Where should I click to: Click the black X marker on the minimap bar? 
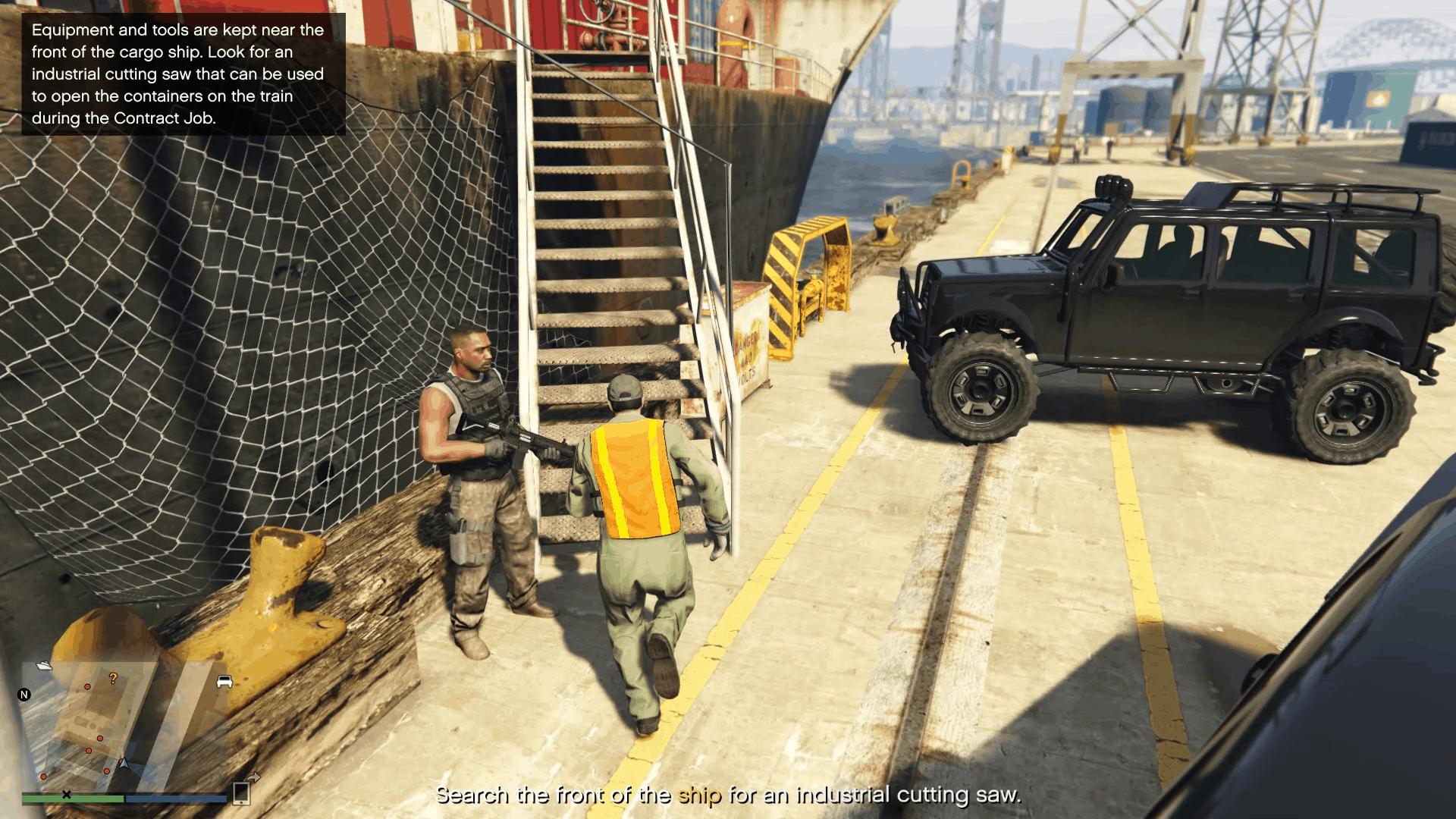[67, 795]
